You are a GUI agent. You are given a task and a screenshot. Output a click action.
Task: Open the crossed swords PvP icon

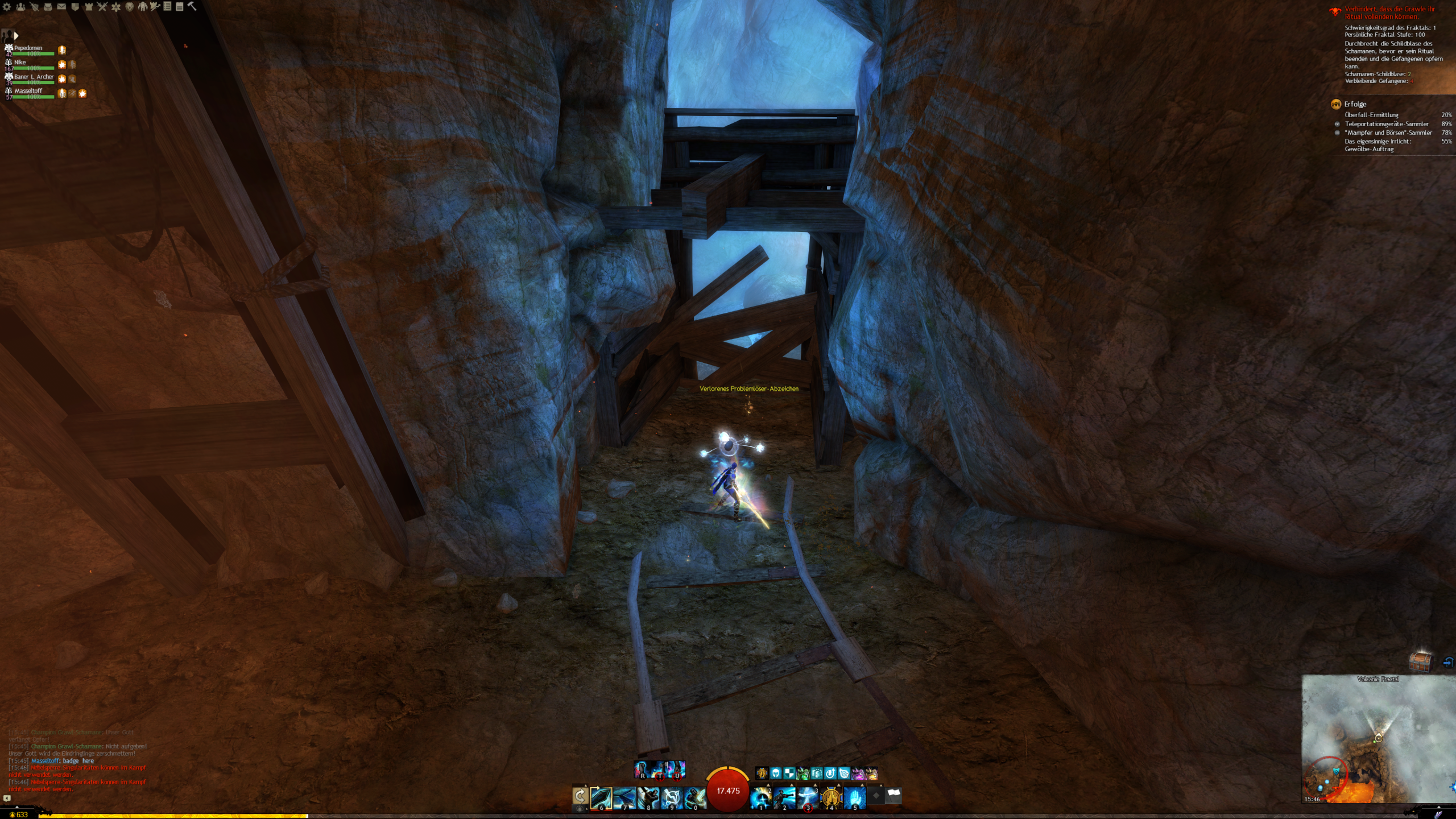[102, 7]
